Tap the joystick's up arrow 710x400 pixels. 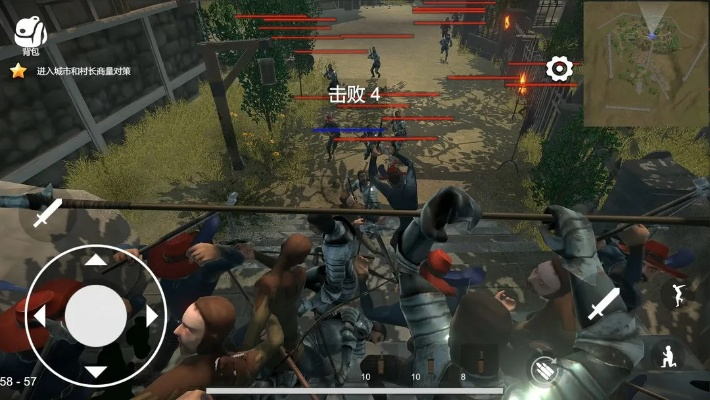[x=95, y=259]
